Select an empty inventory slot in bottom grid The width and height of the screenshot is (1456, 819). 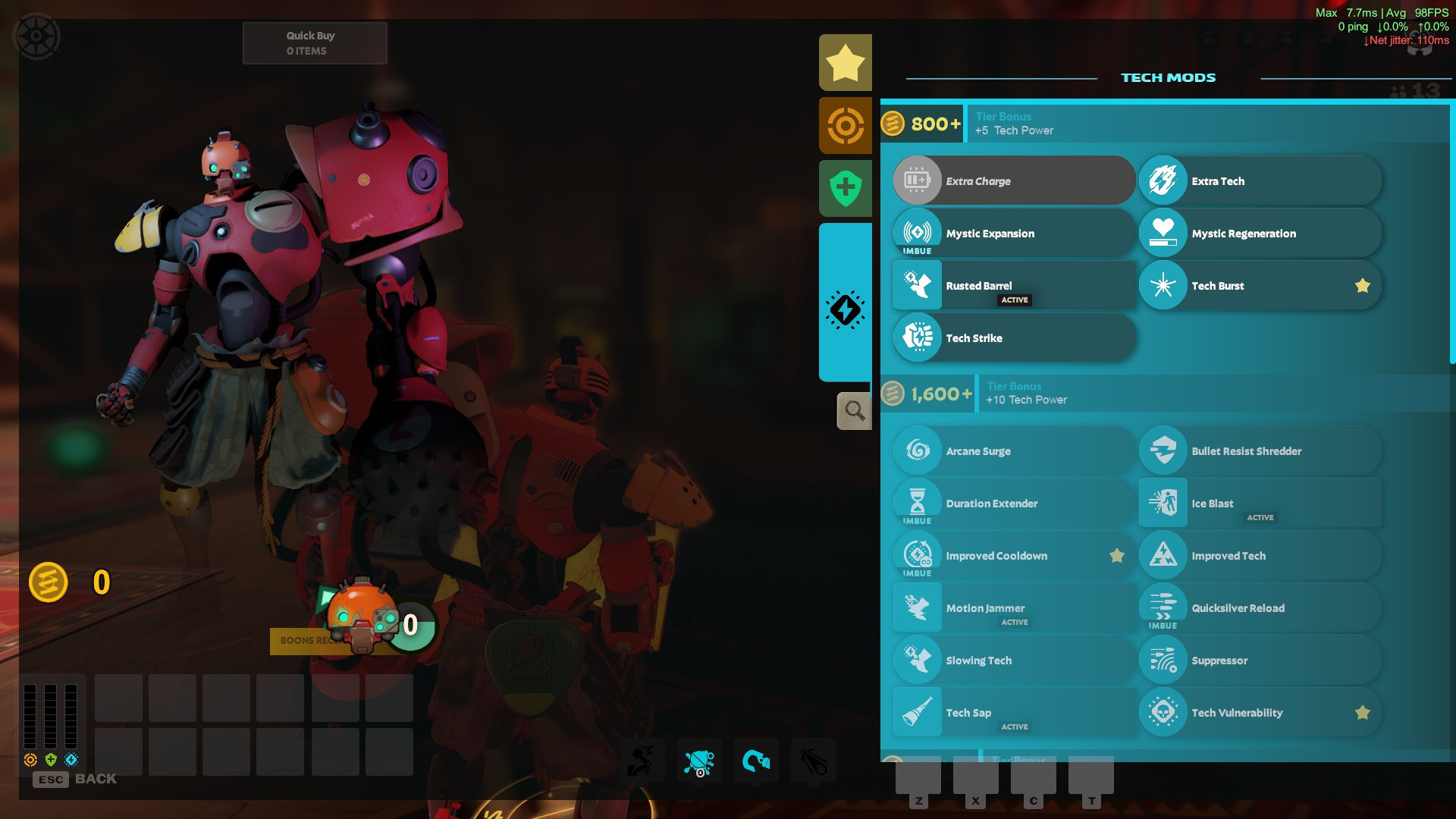(118, 697)
